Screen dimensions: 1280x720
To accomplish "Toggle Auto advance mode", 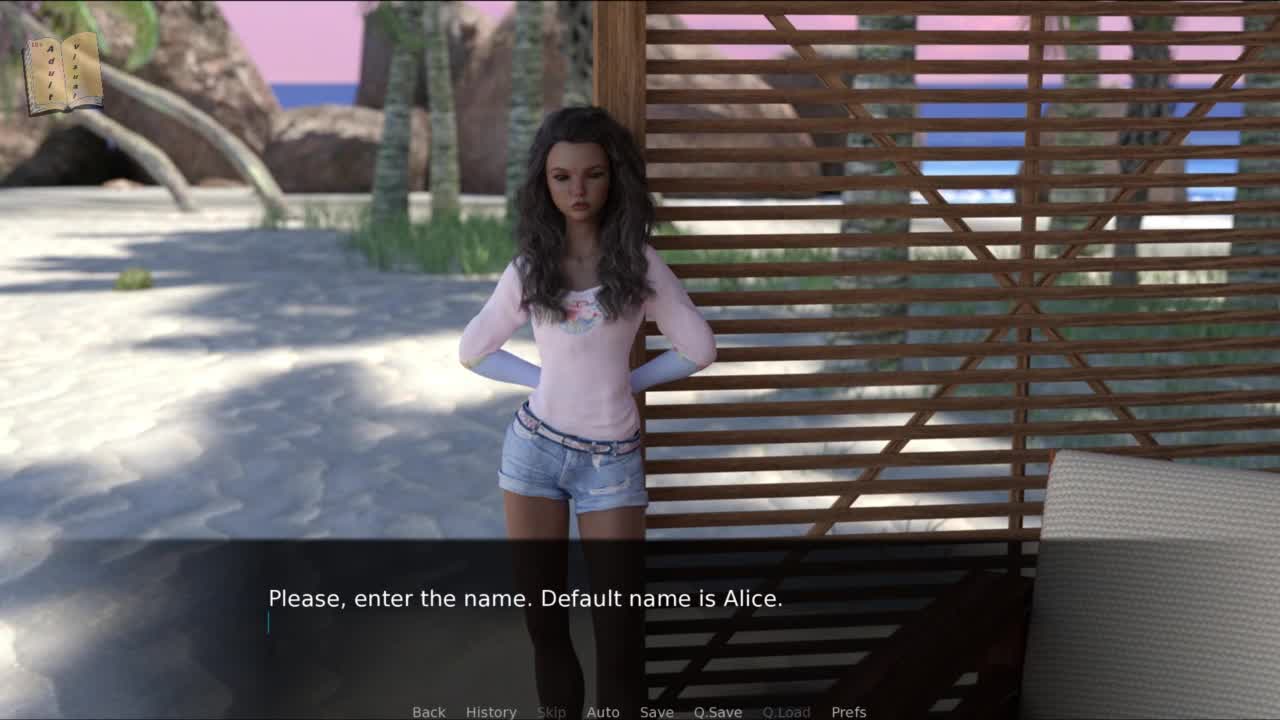I will coord(603,712).
